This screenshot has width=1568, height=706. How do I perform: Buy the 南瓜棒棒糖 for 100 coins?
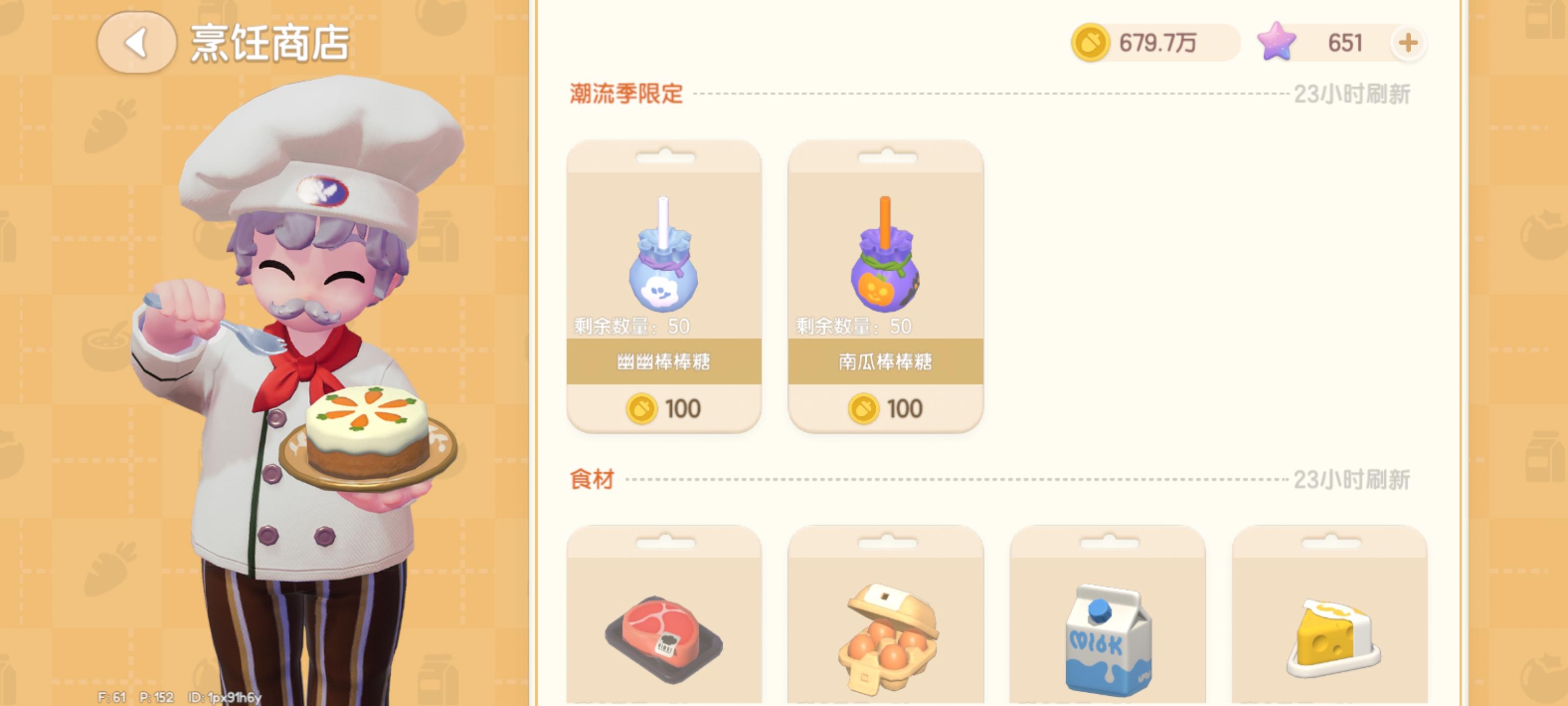pos(884,407)
